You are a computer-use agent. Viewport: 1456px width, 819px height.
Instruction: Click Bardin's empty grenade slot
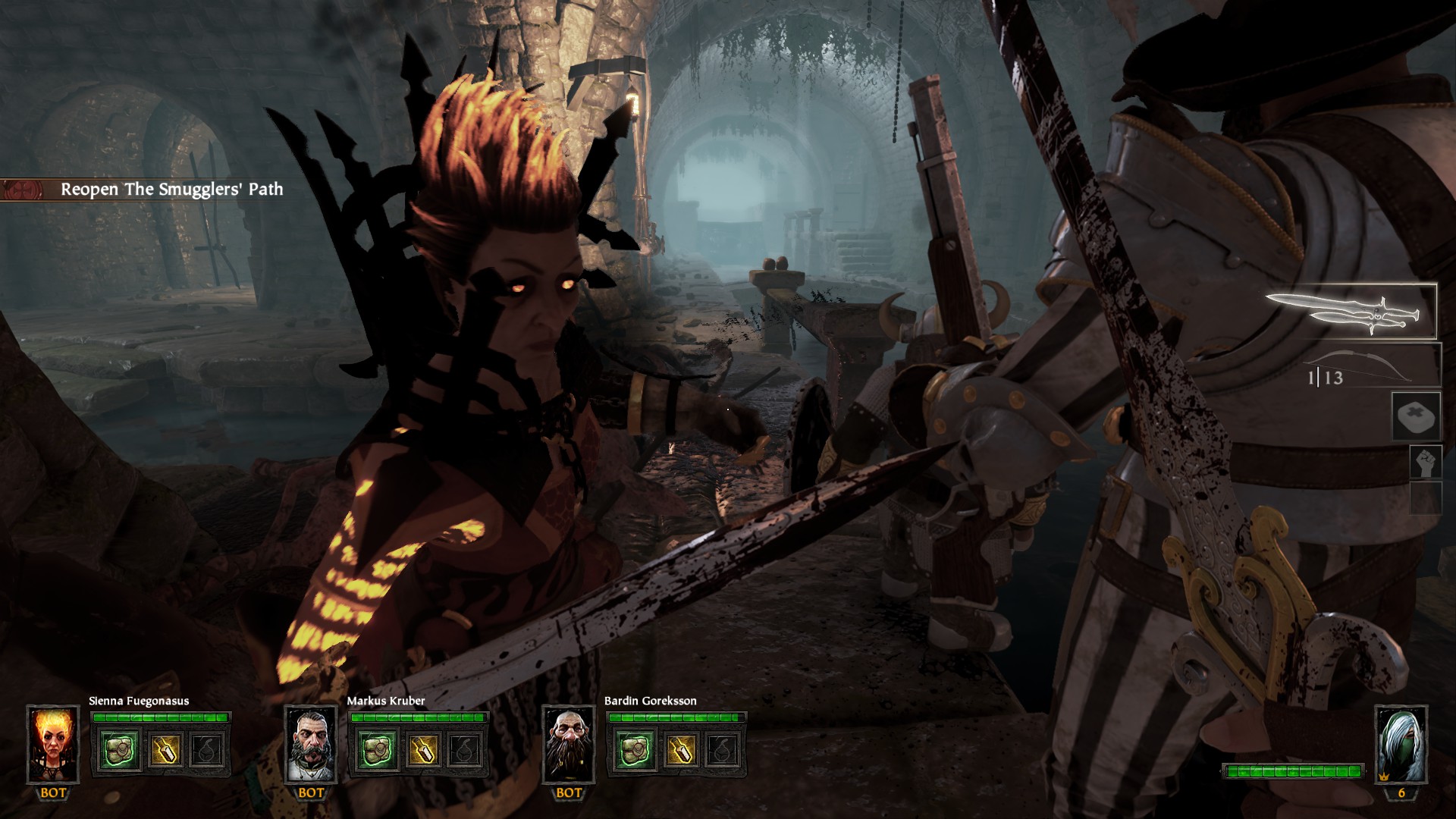click(723, 750)
